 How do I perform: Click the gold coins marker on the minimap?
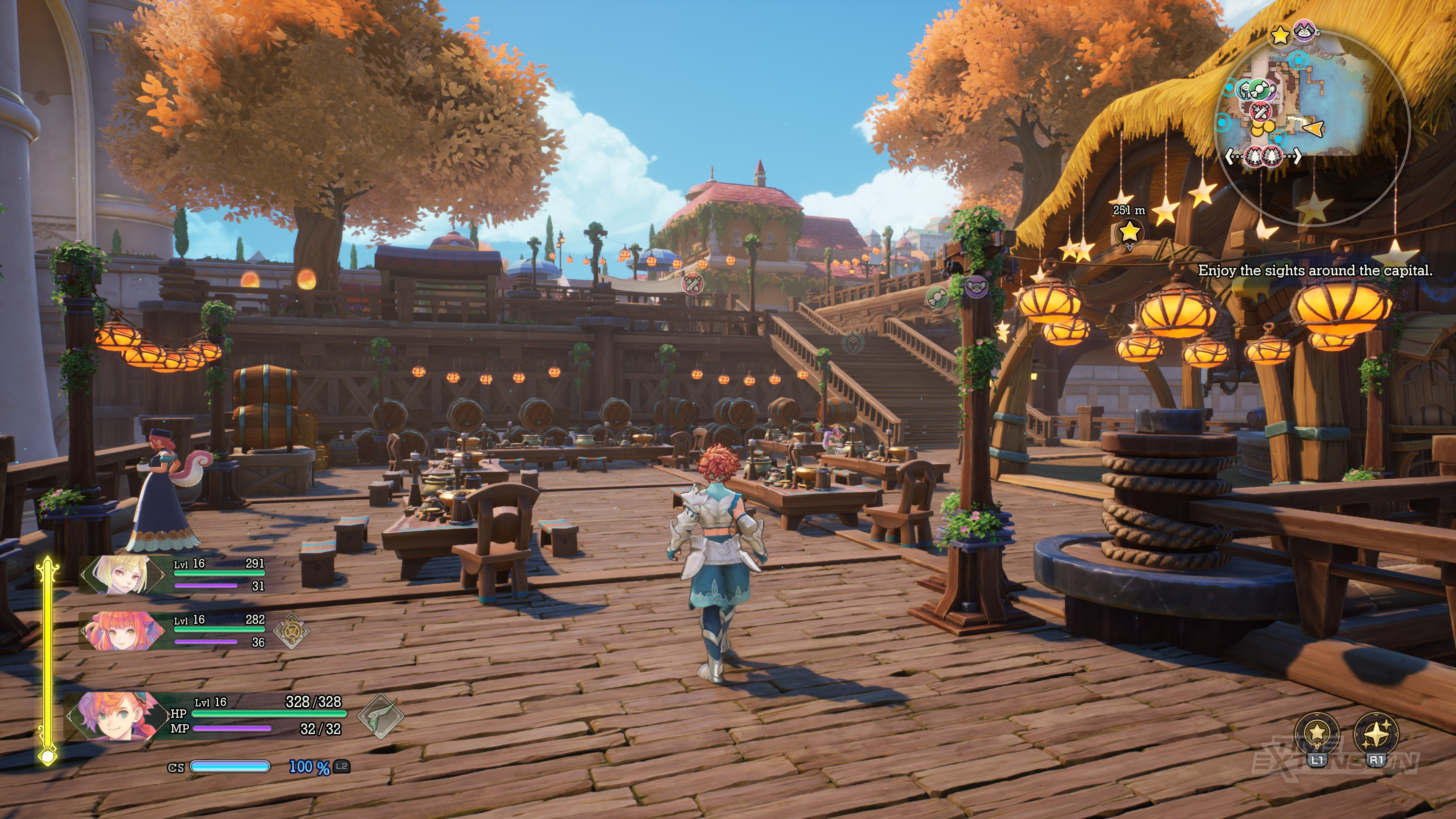point(1261,128)
